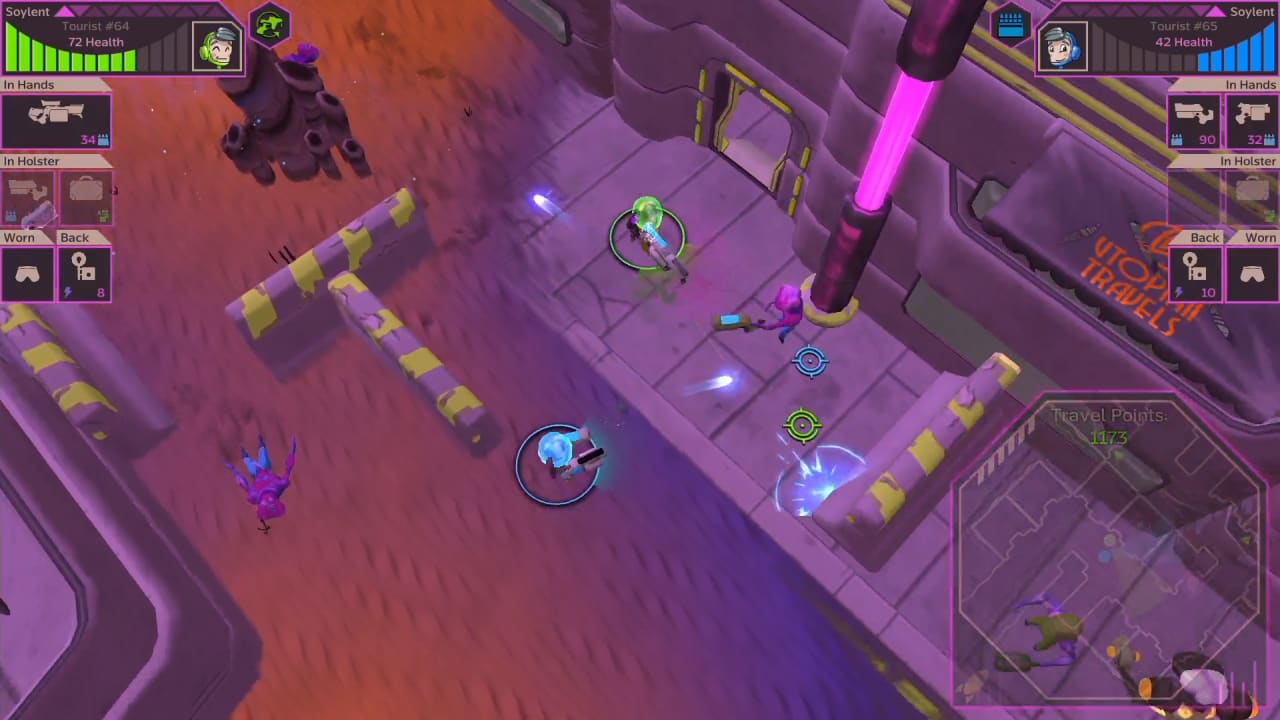This screenshot has height=720, width=1280.
Task: Click the In Hands header on the left panel
Action: click(x=29, y=85)
